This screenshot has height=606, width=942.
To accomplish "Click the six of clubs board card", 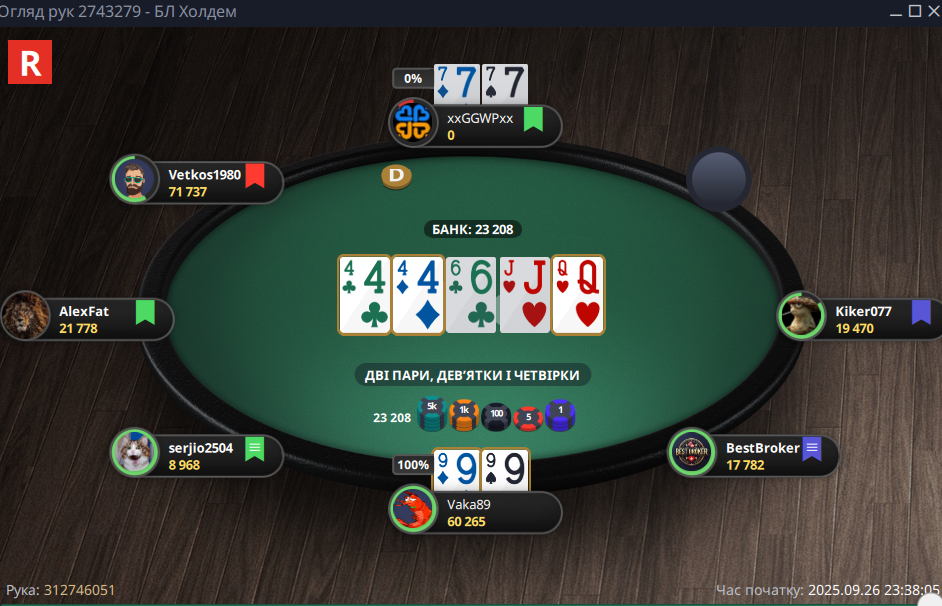I will 470,294.
